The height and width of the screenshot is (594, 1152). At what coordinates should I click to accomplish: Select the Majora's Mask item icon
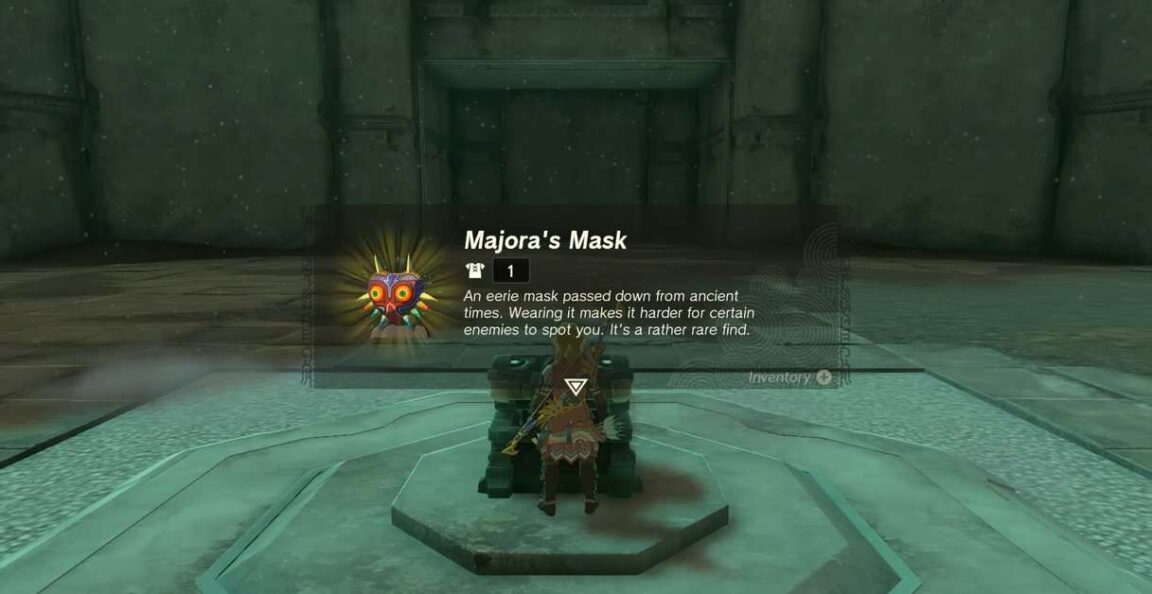[397, 296]
